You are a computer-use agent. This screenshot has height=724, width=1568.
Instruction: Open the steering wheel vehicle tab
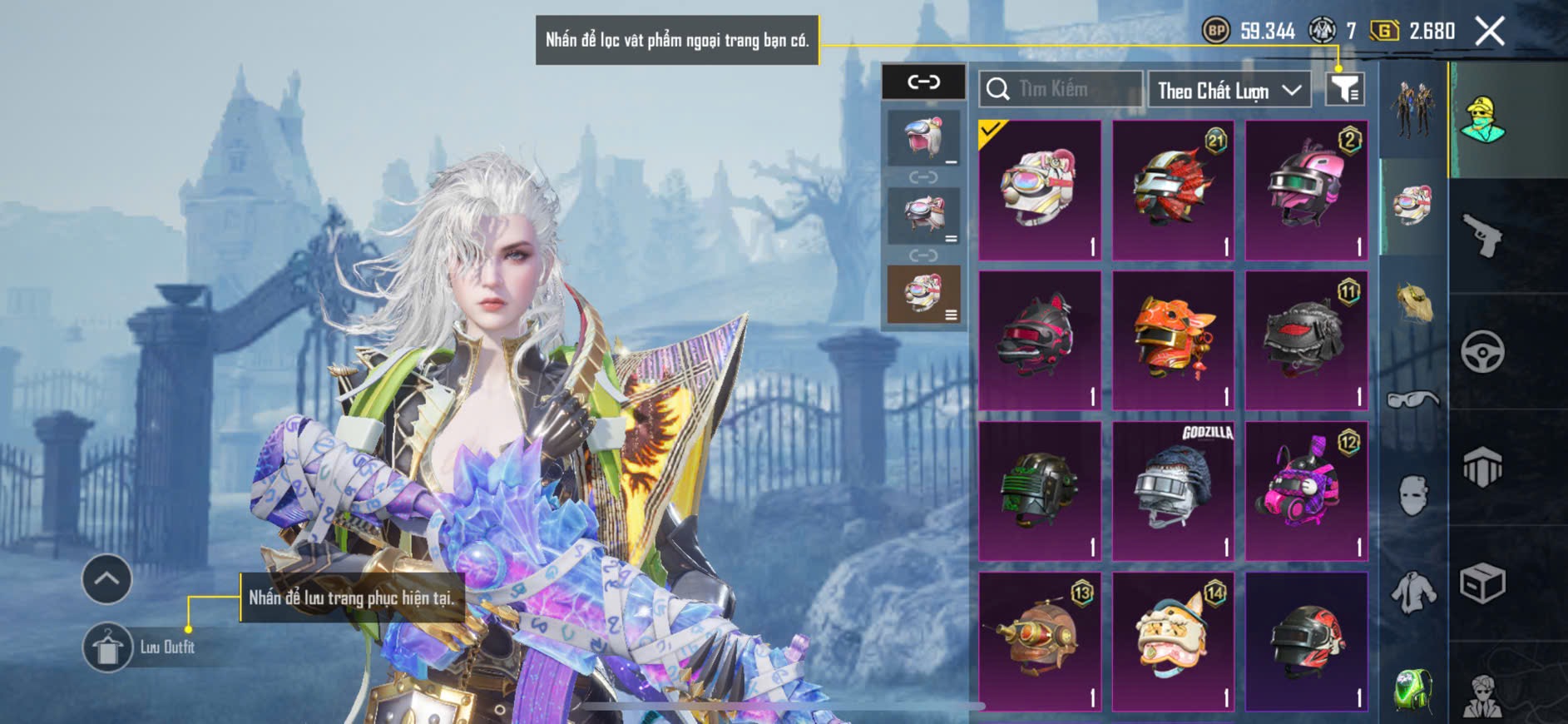pos(1482,351)
